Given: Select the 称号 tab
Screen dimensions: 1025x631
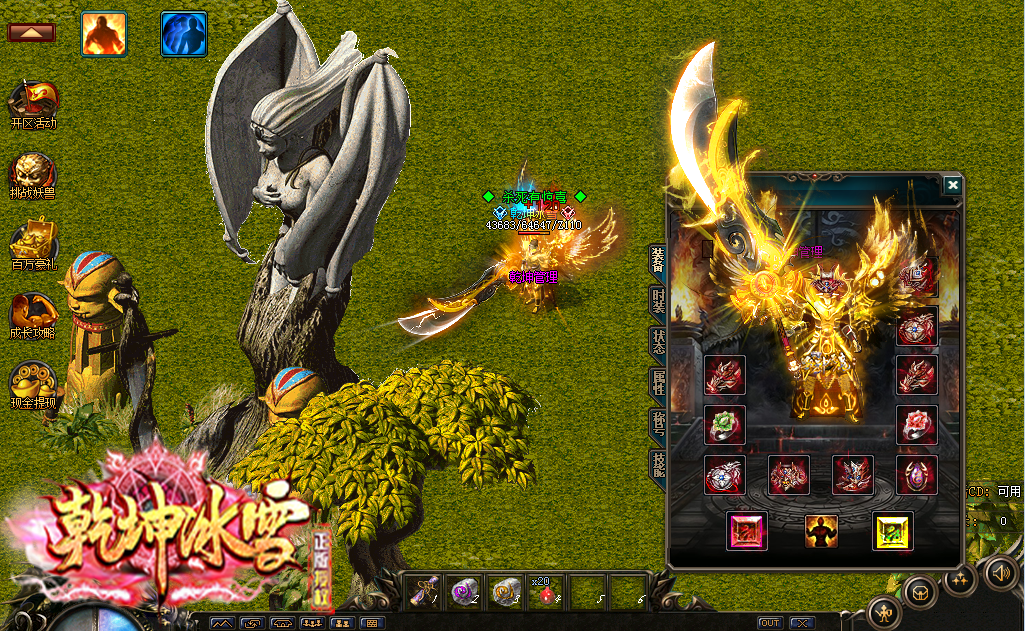Looking at the screenshot, I should tap(658, 423).
